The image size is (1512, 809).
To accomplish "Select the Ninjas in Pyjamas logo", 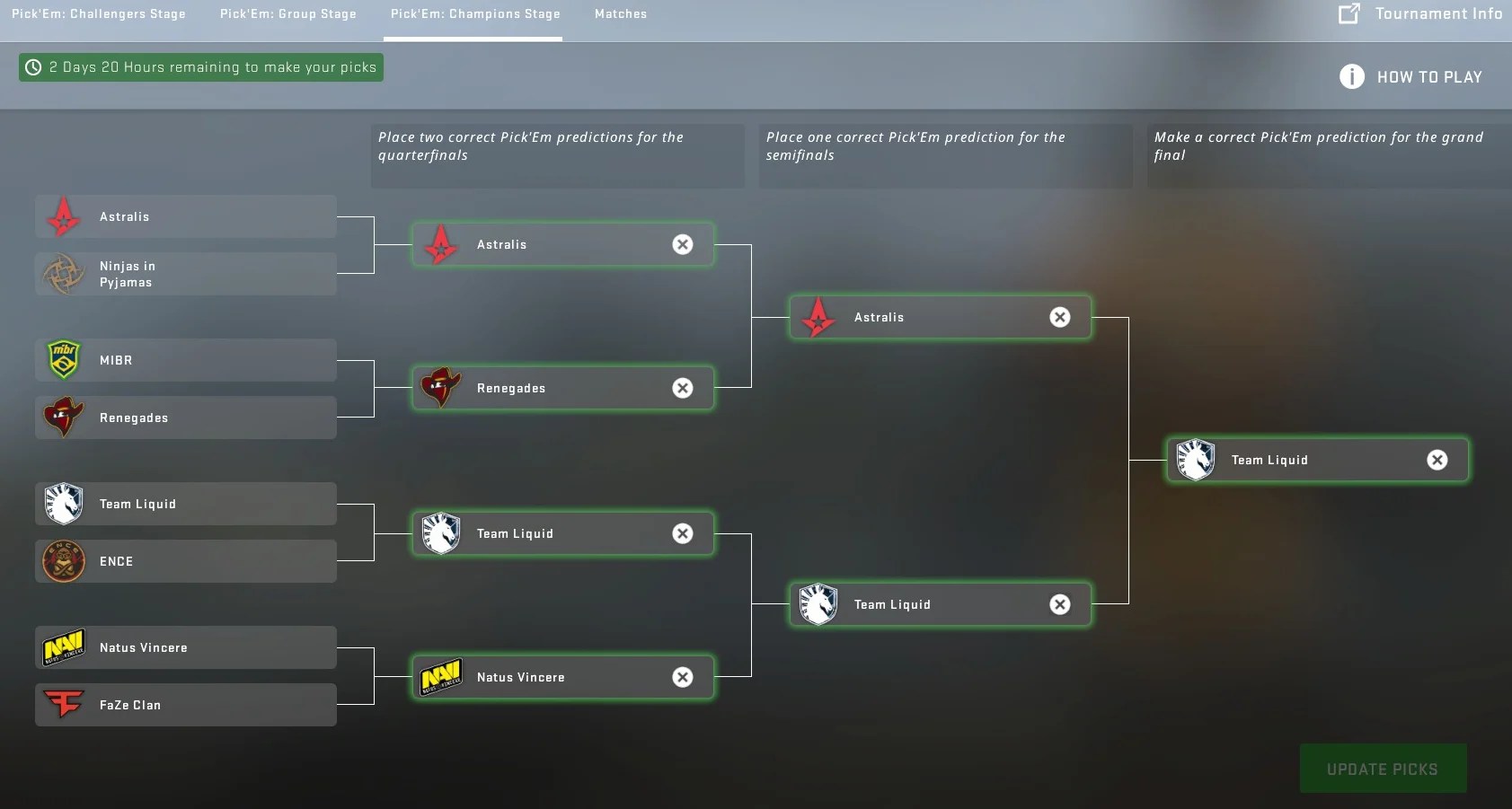I will 63,274.
